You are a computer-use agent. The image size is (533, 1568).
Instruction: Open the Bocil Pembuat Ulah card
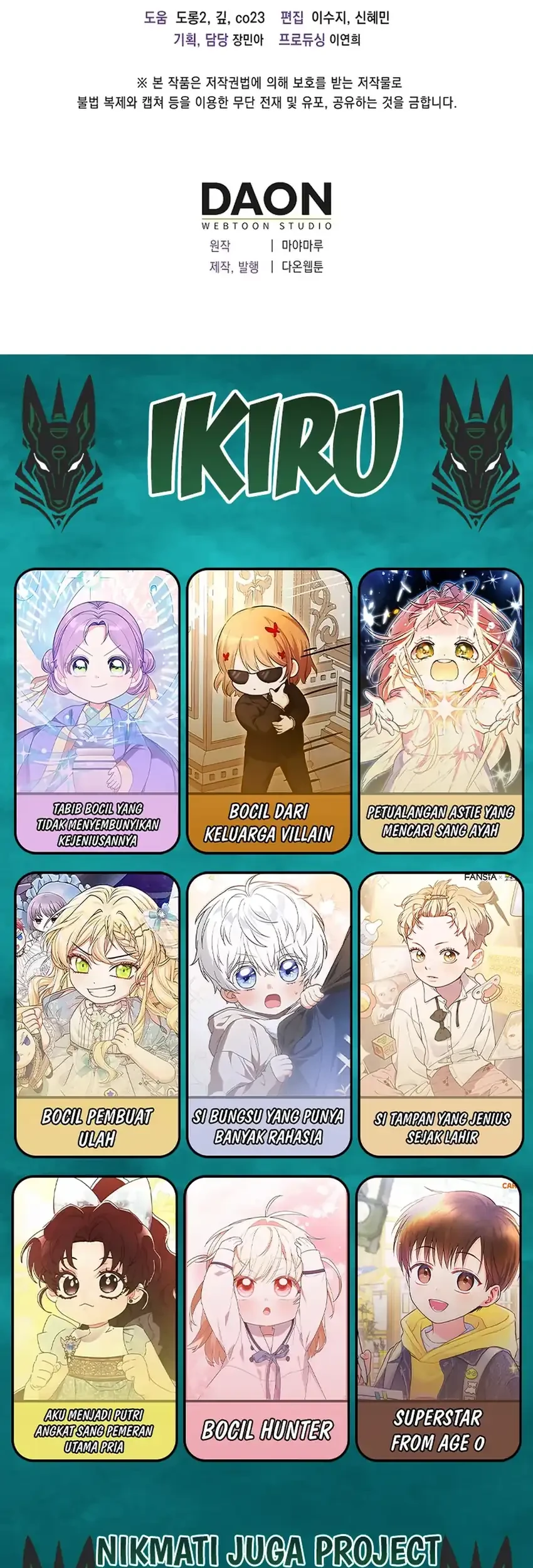(x=97, y=1014)
